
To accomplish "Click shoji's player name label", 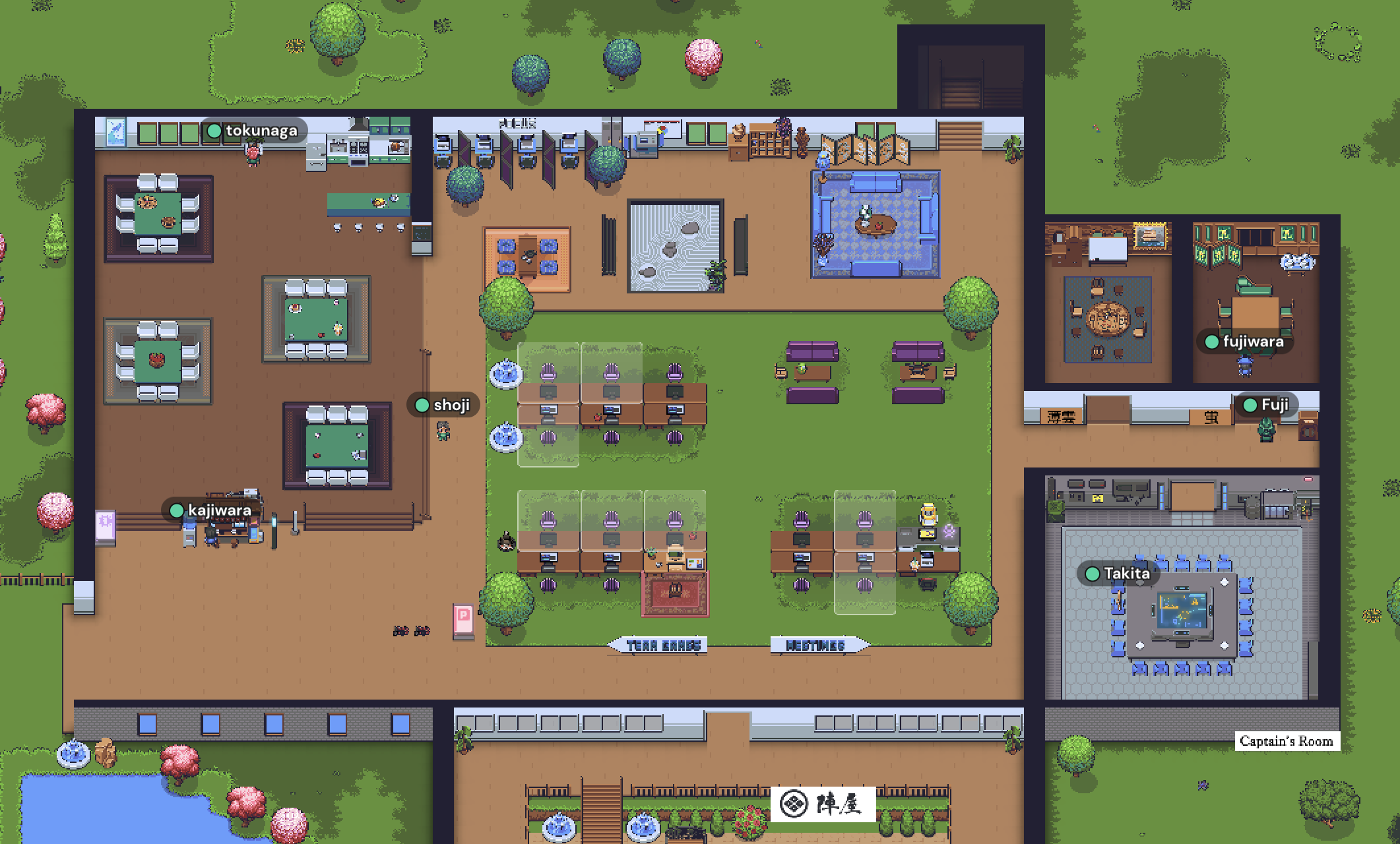I will click(x=443, y=405).
